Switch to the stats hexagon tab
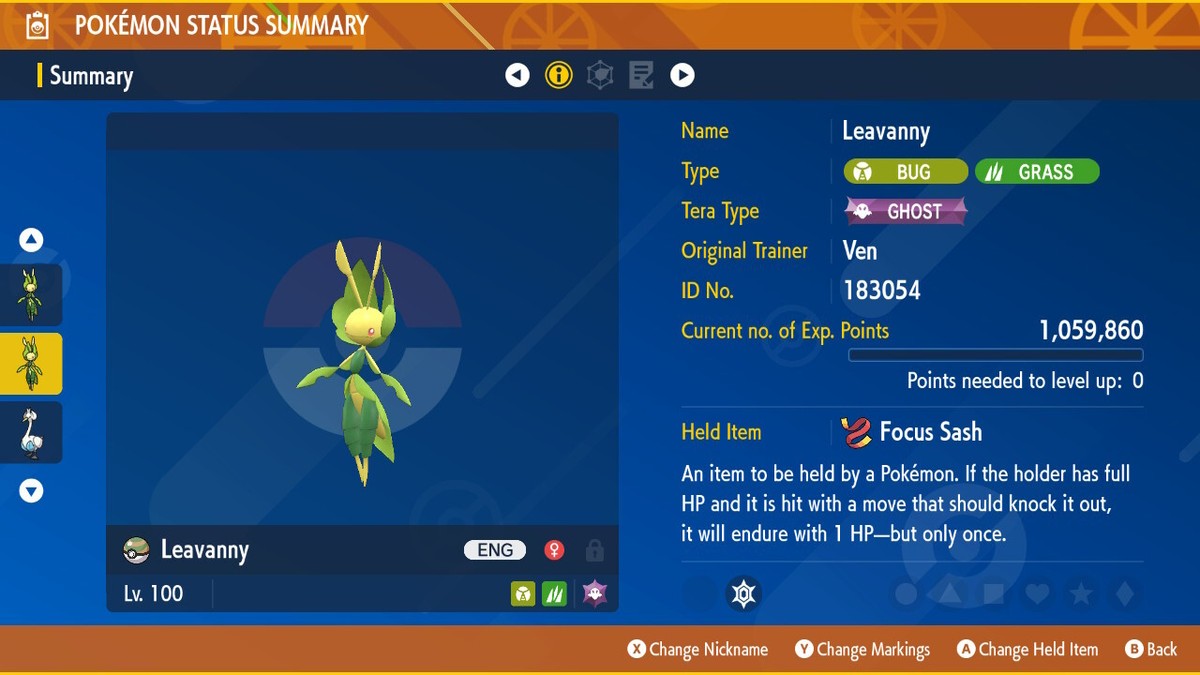The image size is (1200, 675). (x=600, y=75)
